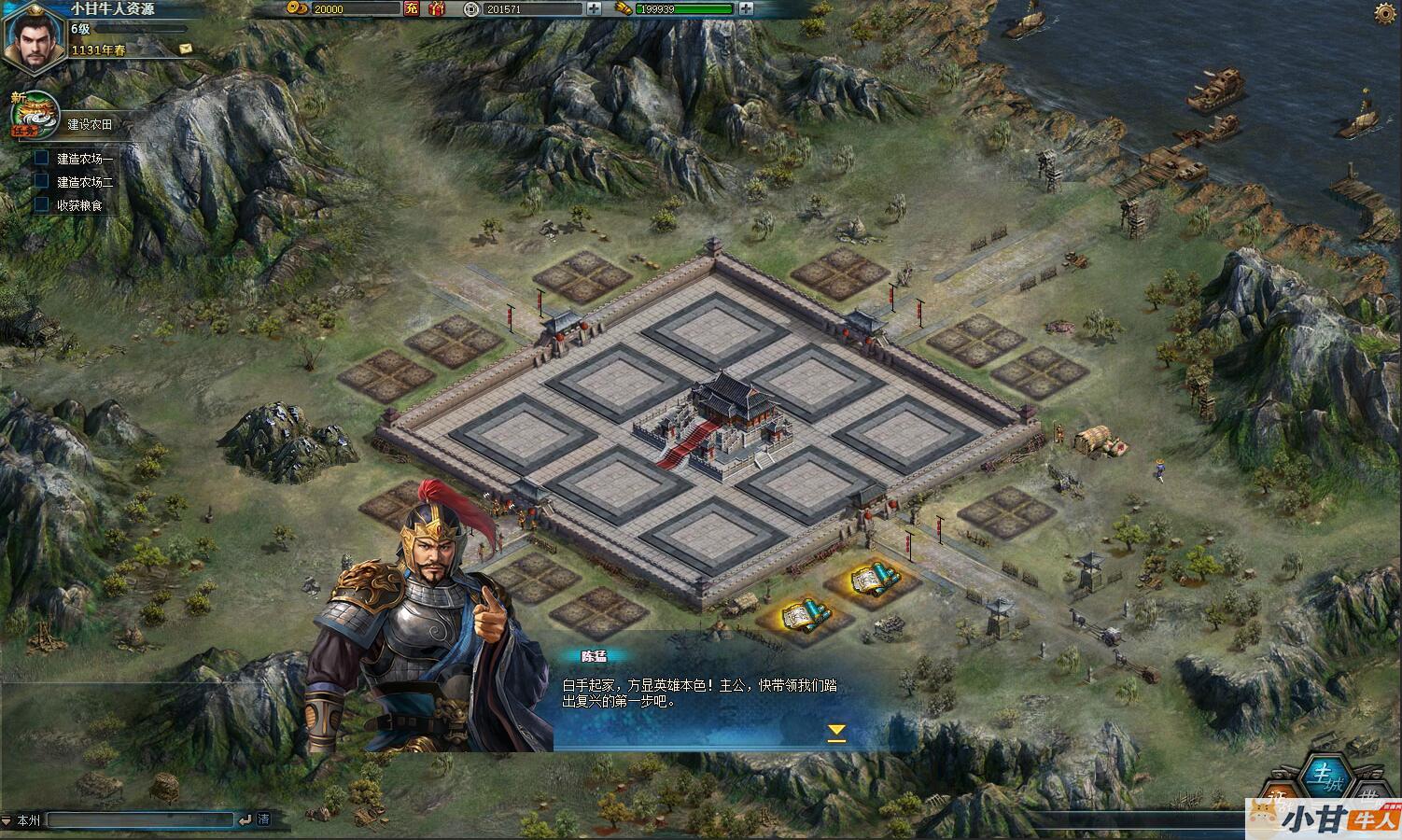The height and width of the screenshot is (840, 1402).
Task: Click the red 充 recharge button
Action: 412,8
